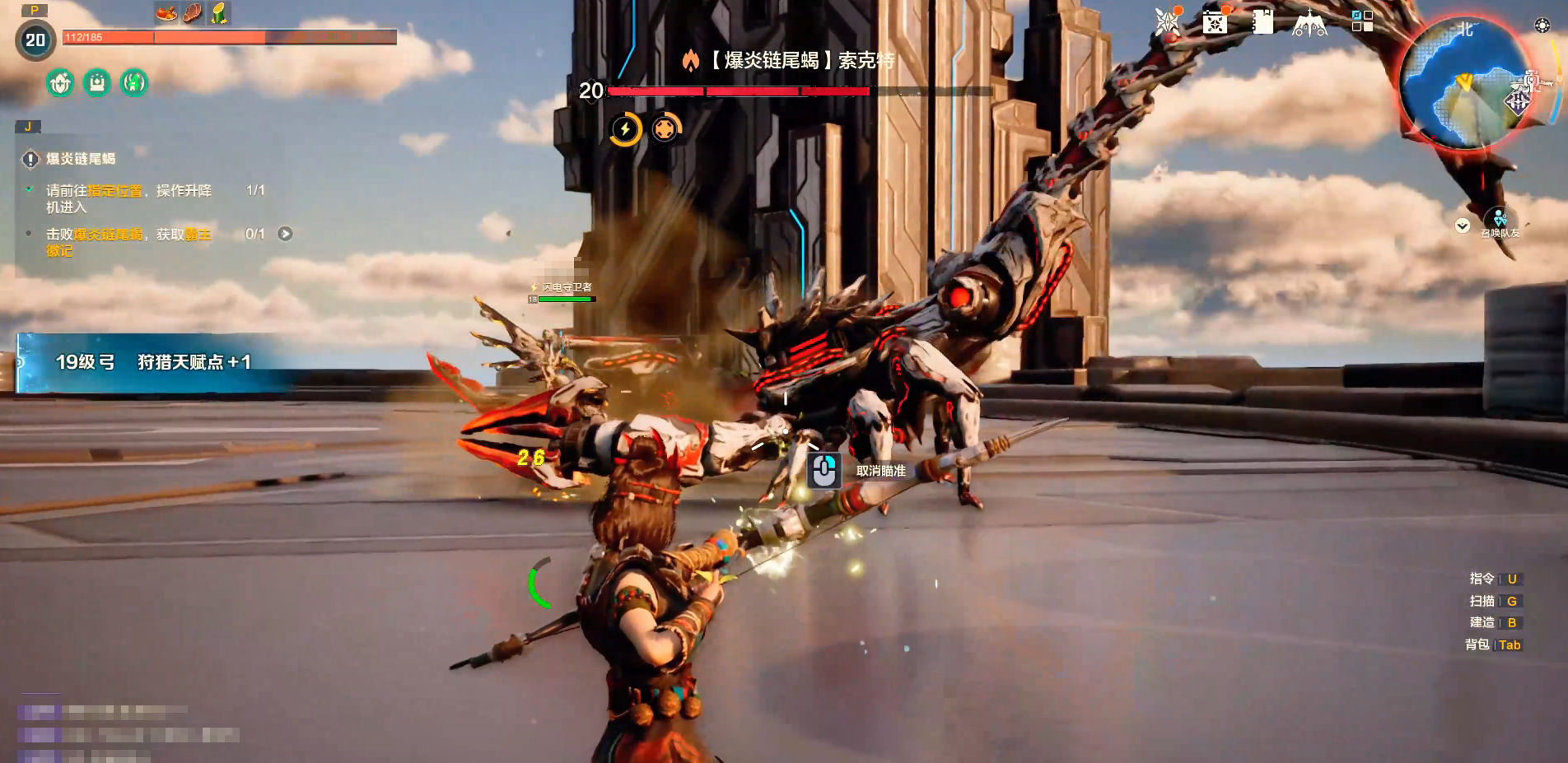Image resolution: width=1568 pixels, height=763 pixels.
Task: Expand the down-arrow chevron below the minimap
Action: pyautogui.click(x=1463, y=226)
